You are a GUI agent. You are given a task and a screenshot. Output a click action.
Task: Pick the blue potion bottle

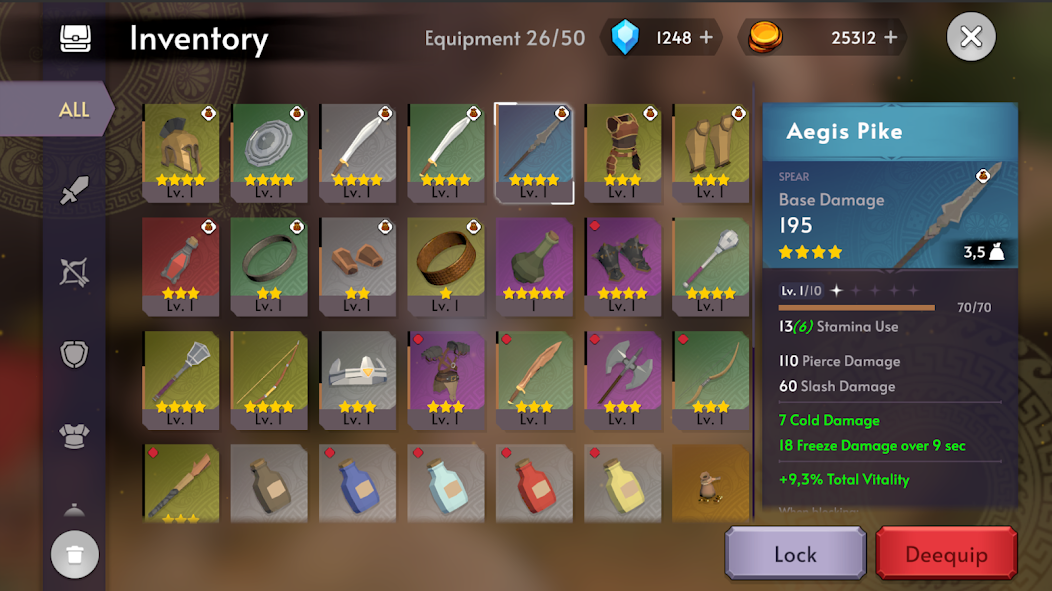pos(357,484)
